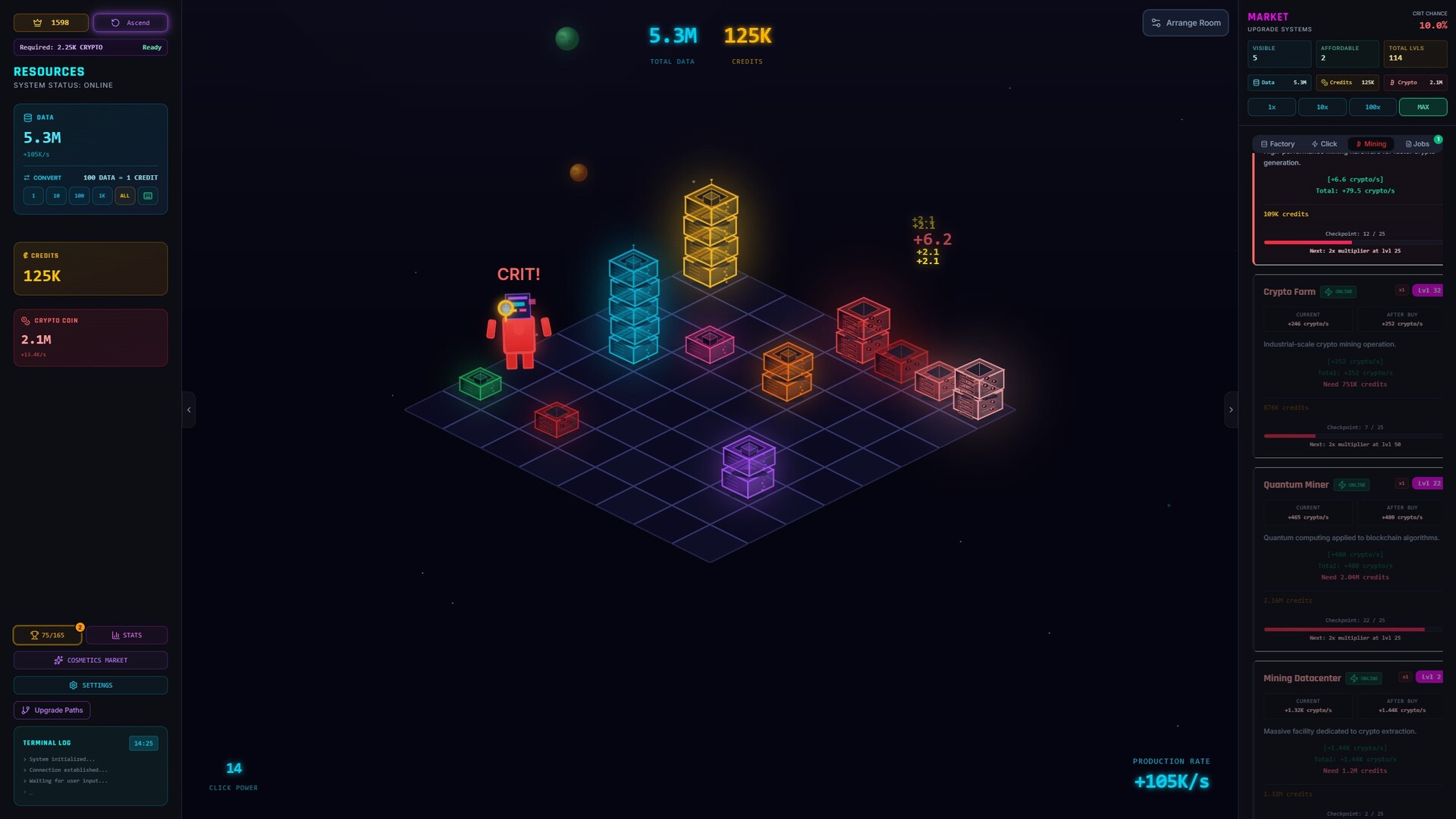Image resolution: width=1456 pixels, height=819 pixels.
Task: Enable the MAX buy multiplier
Action: (1423, 107)
